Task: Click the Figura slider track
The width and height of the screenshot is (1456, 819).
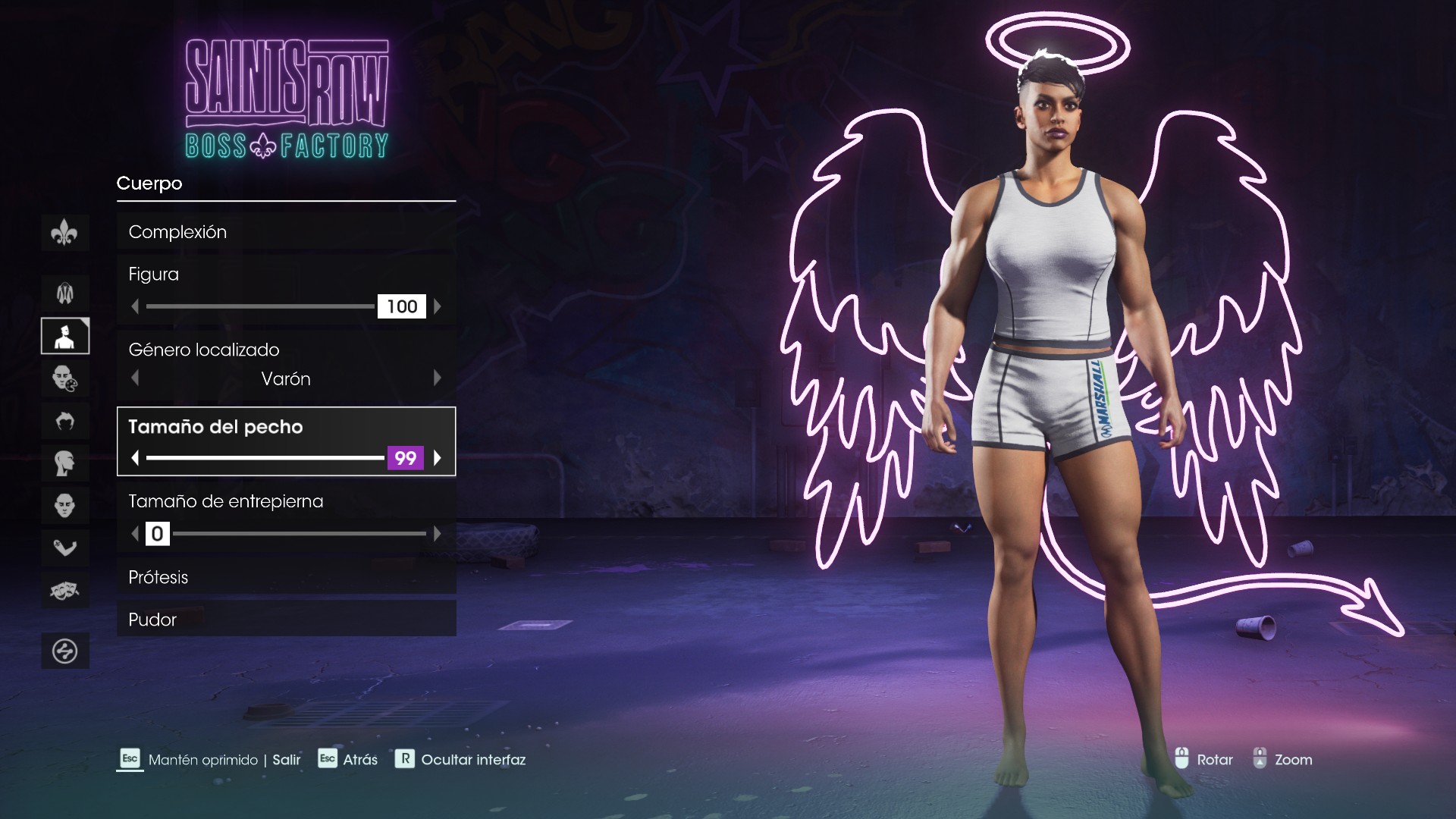Action: coord(260,306)
